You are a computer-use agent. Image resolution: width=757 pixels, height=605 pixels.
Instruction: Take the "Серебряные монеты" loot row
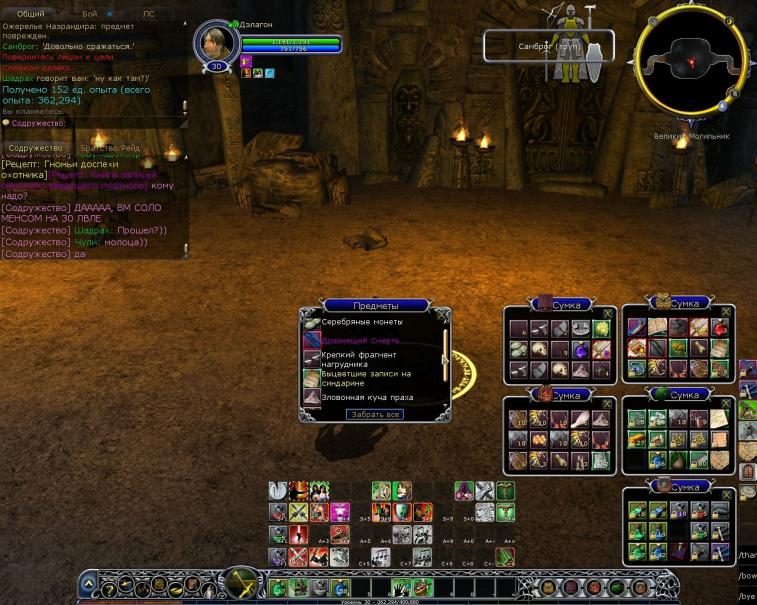[x=362, y=322]
